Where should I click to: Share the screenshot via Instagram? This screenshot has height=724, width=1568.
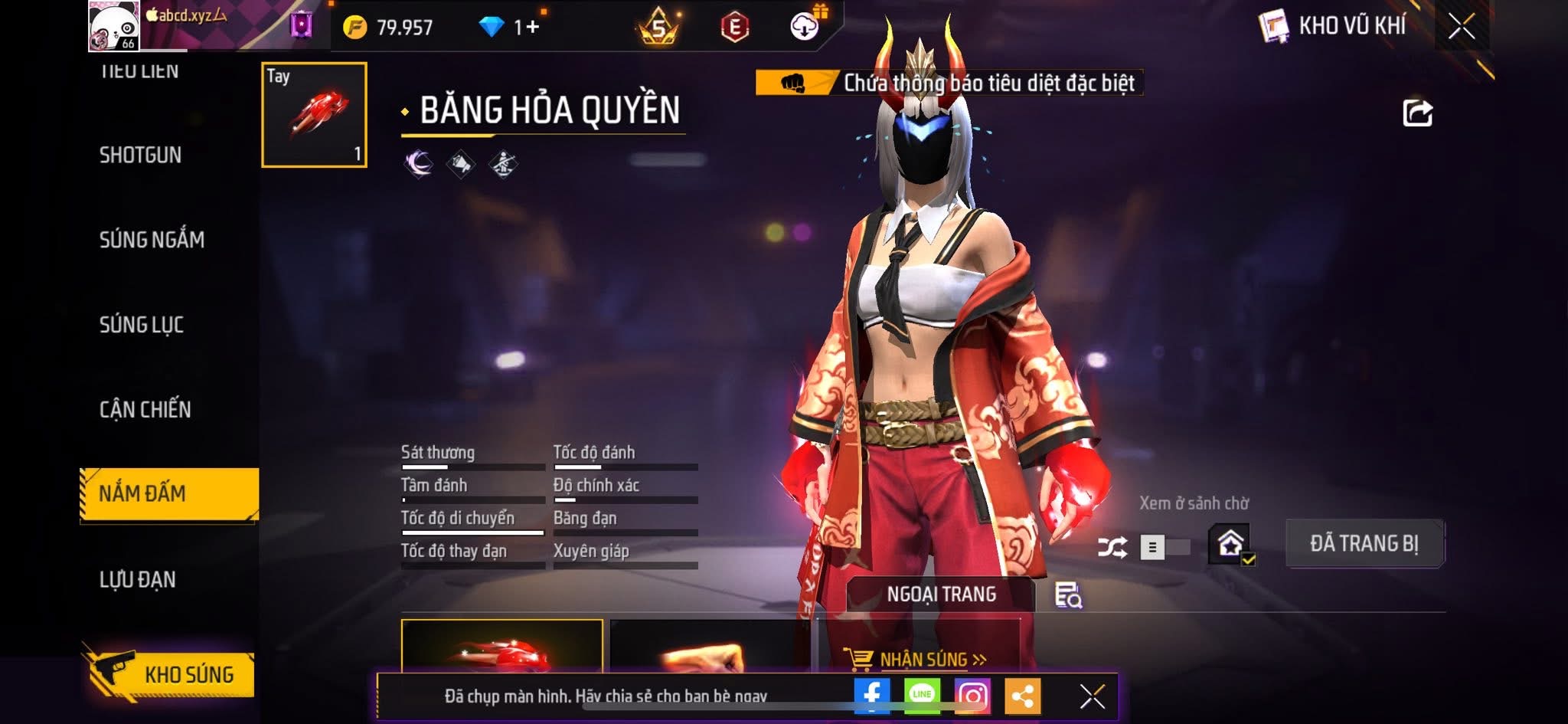click(x=972, y=696)
